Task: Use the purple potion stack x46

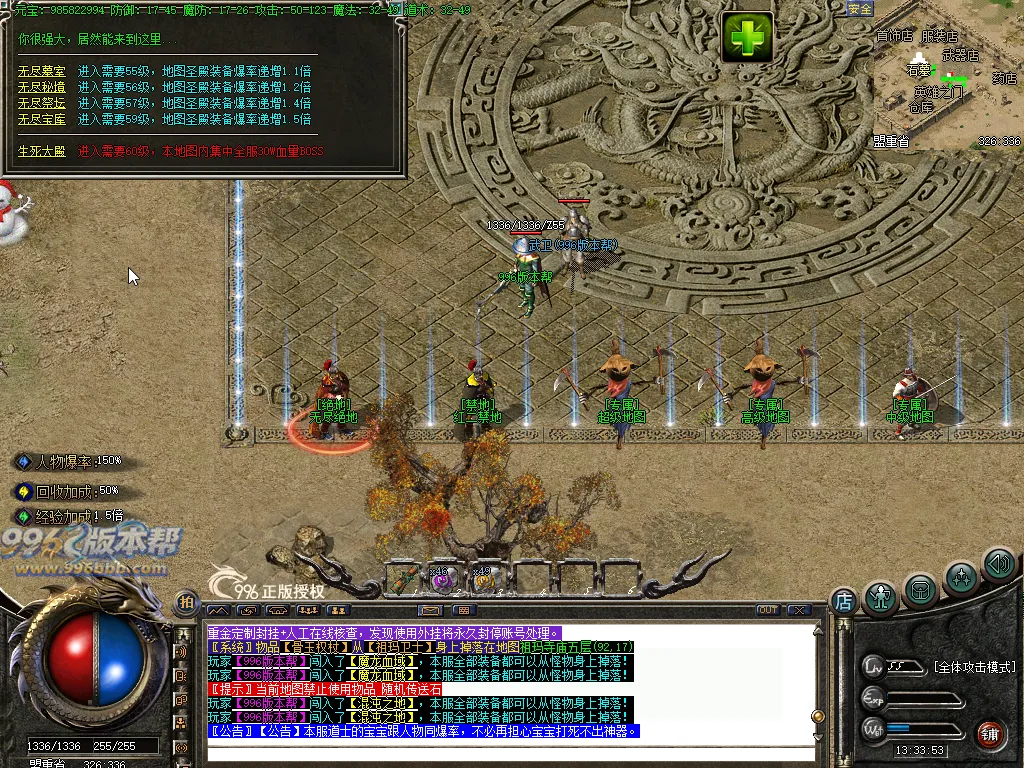Action: click(444, 577)
